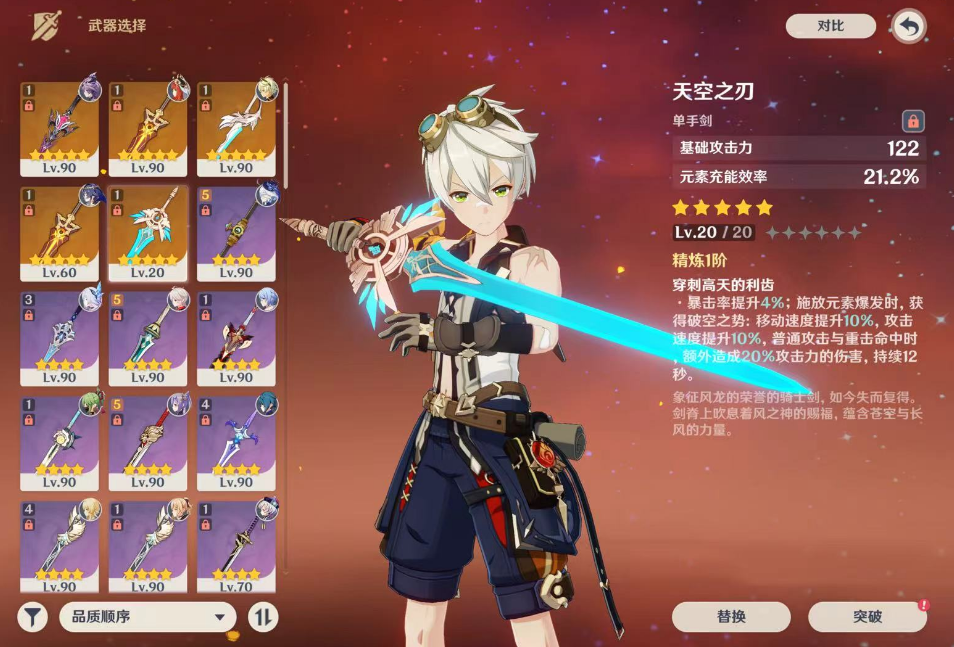
Task: Open the weapon filter funnel
Action: click(x=32, y=617)
